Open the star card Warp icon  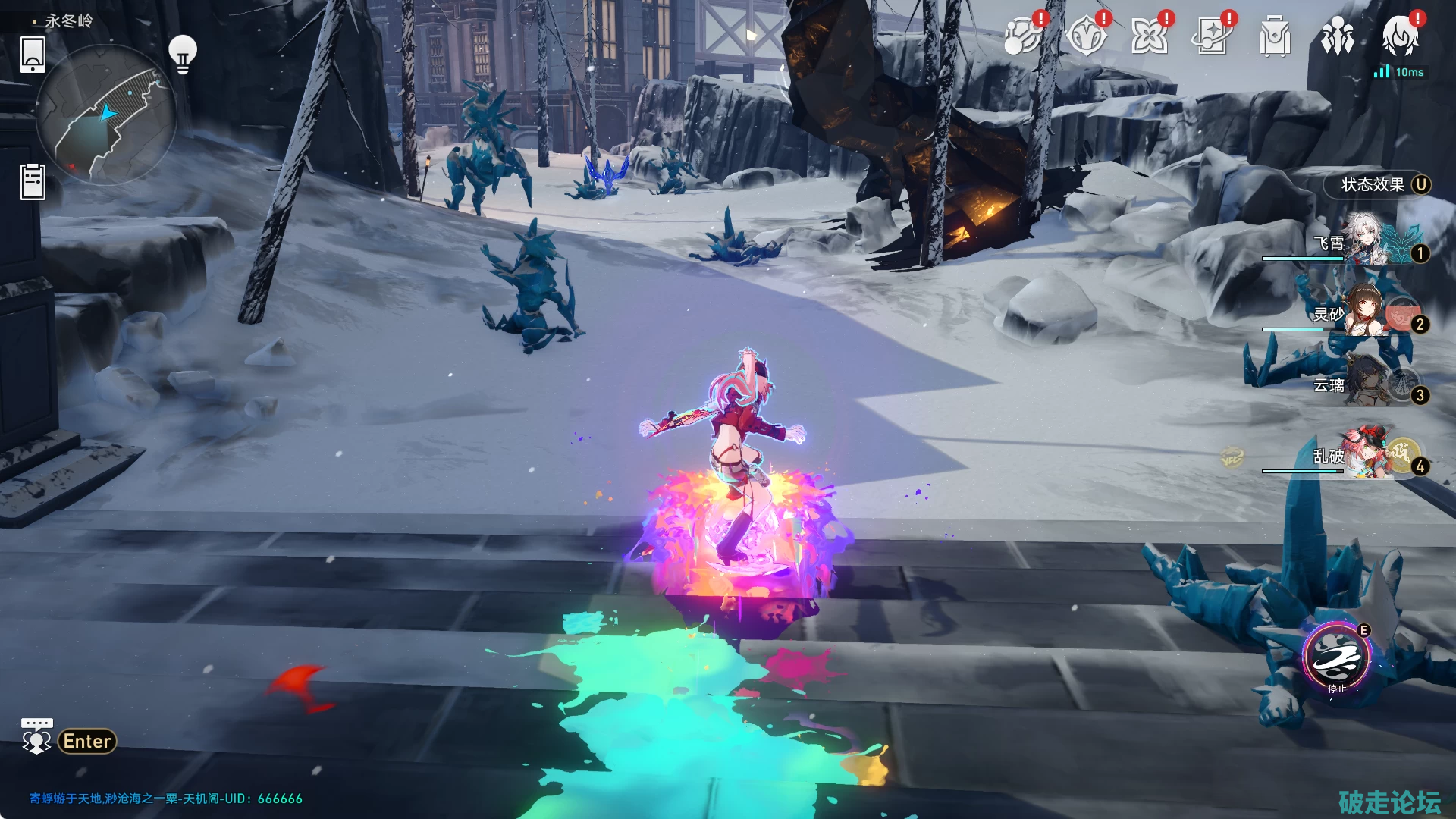(1211, 36)
